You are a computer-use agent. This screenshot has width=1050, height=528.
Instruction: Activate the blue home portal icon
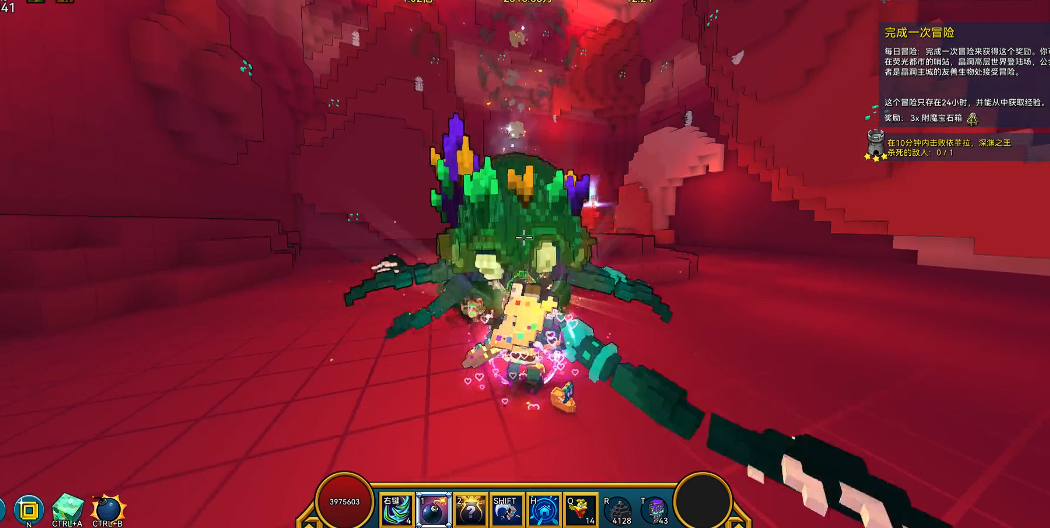tap(544, 509)
